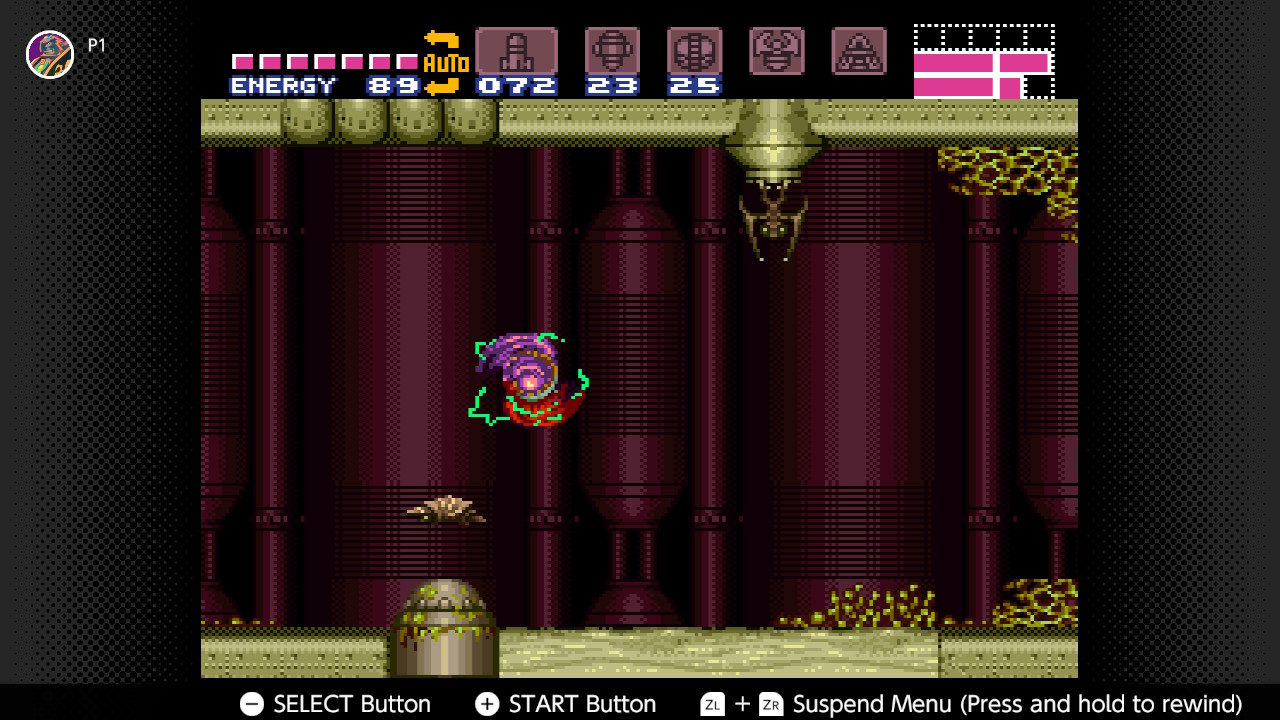Screen dimensions: 1280x720
Task: Click the P1 player avatar icon
Action: [x=49, y=54]
